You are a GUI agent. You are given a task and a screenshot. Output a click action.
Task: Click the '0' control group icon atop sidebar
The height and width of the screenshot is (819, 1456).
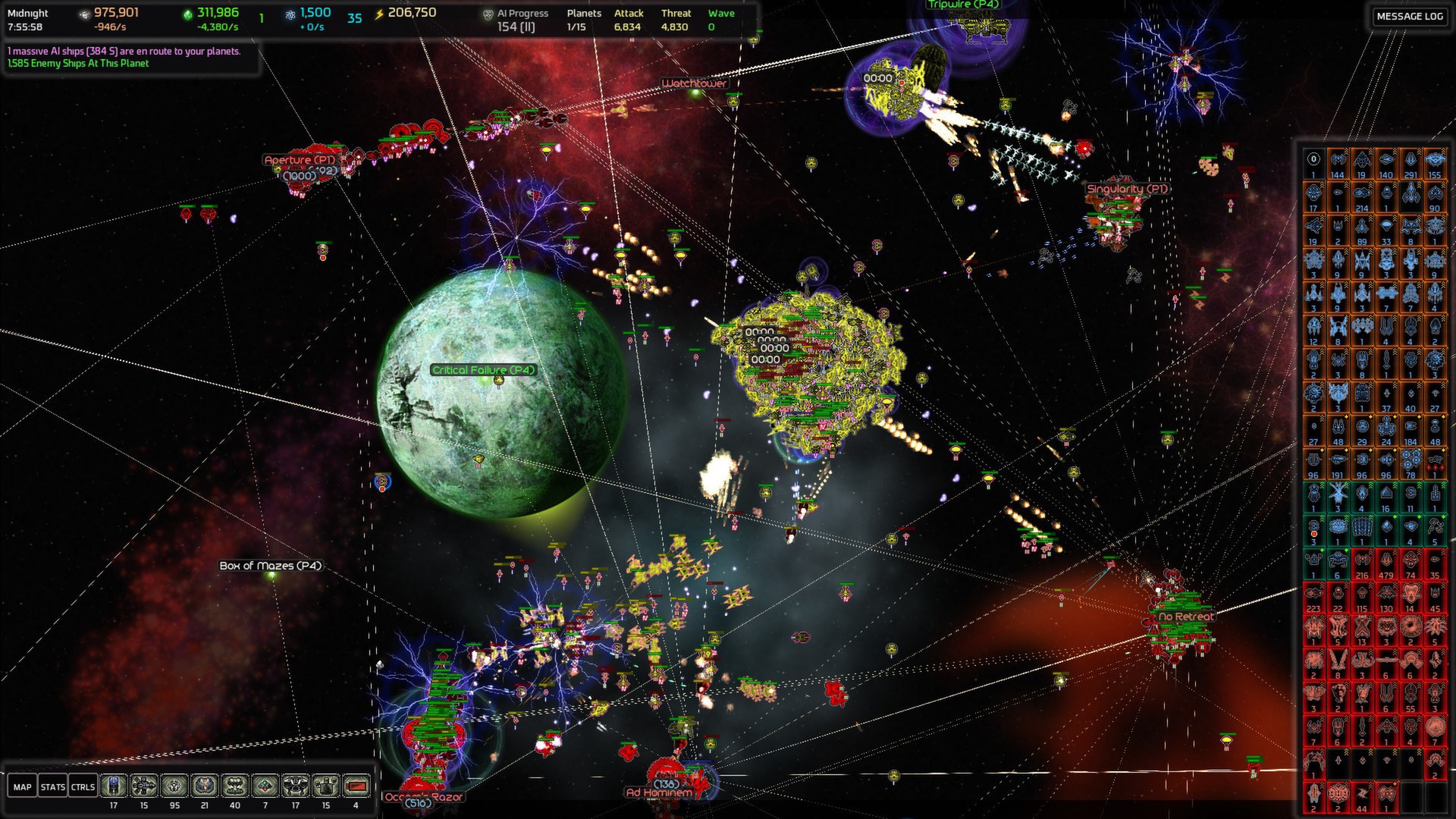coord(1313,159)
